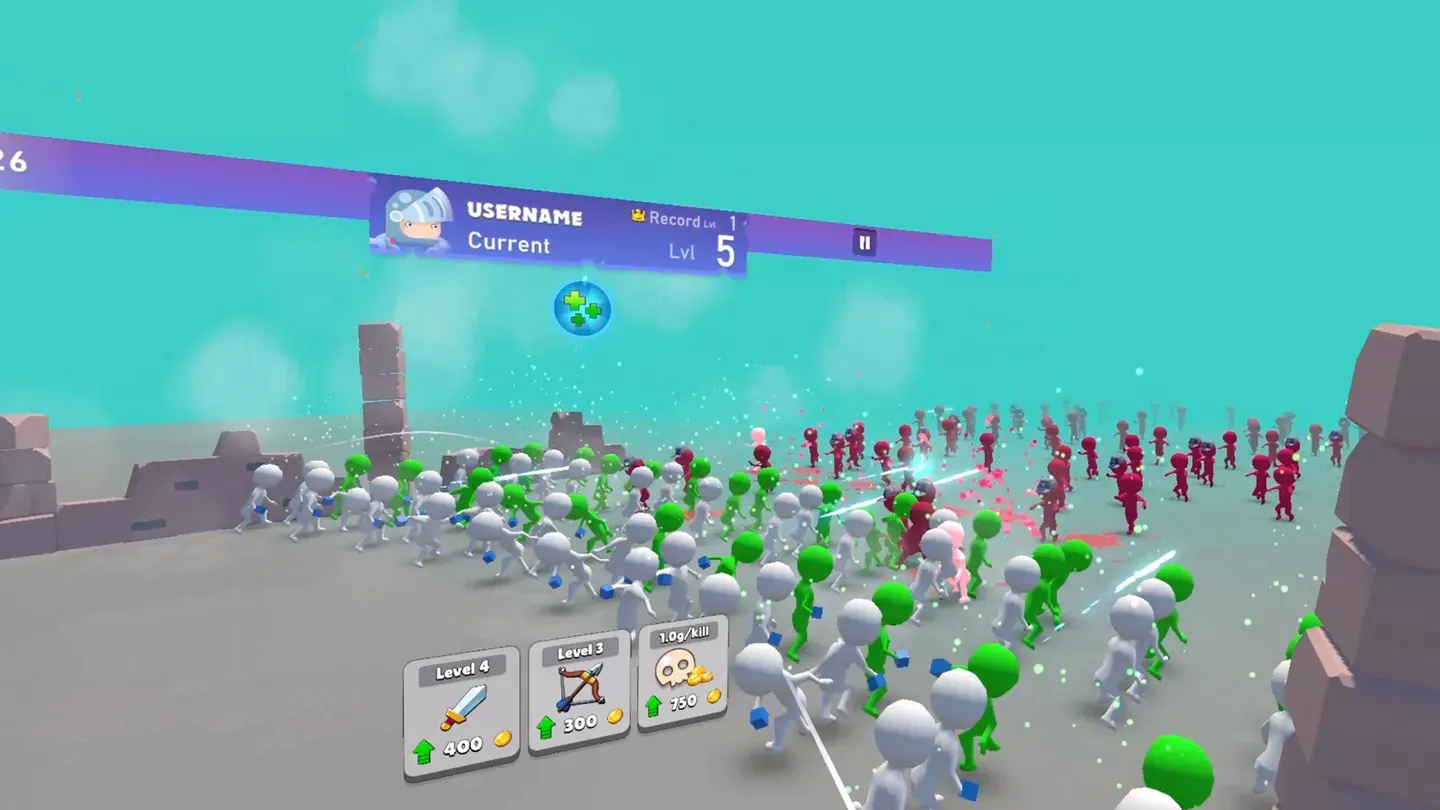
Task: Tap the Record Lvl 1 display
Action: [682, 221]
